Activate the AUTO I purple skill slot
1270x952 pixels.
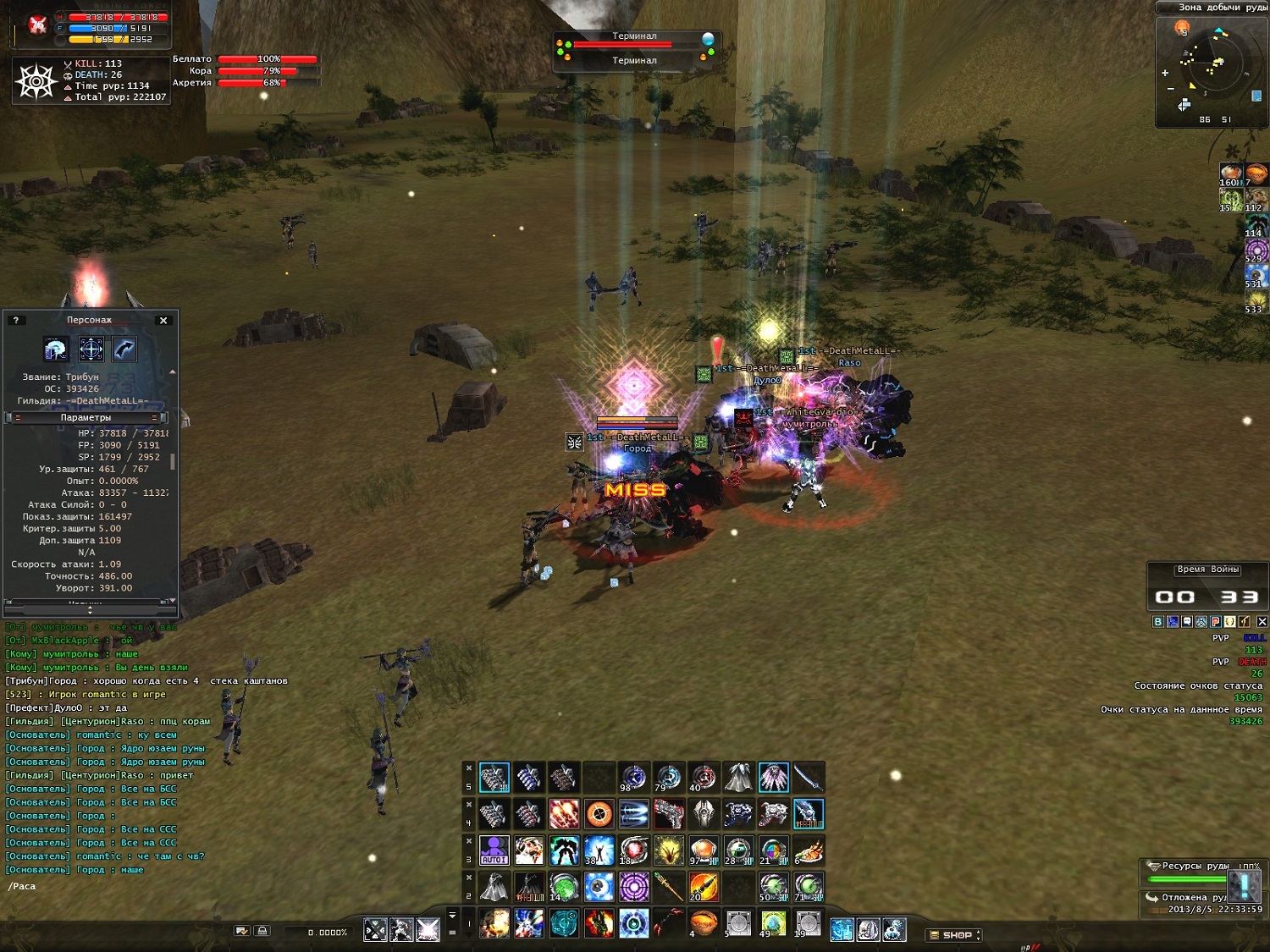pos(494,850)
